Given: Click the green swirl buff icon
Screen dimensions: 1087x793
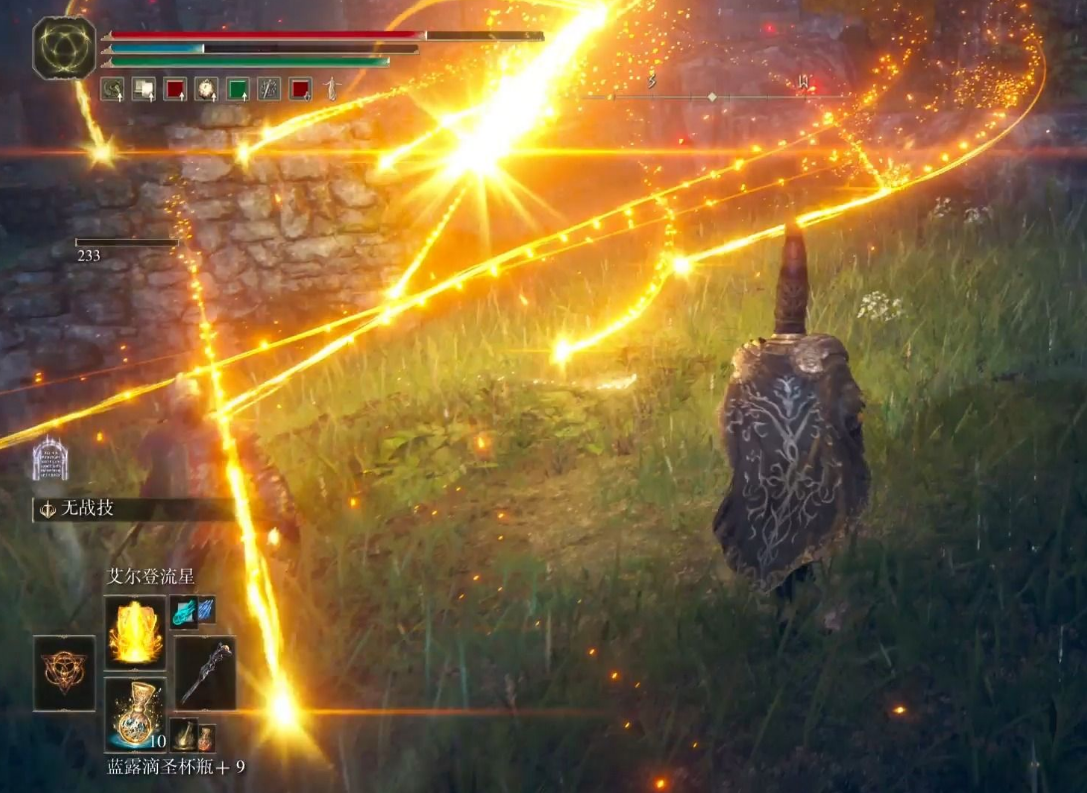Looking at the screenshot, I should pos(112,89).
